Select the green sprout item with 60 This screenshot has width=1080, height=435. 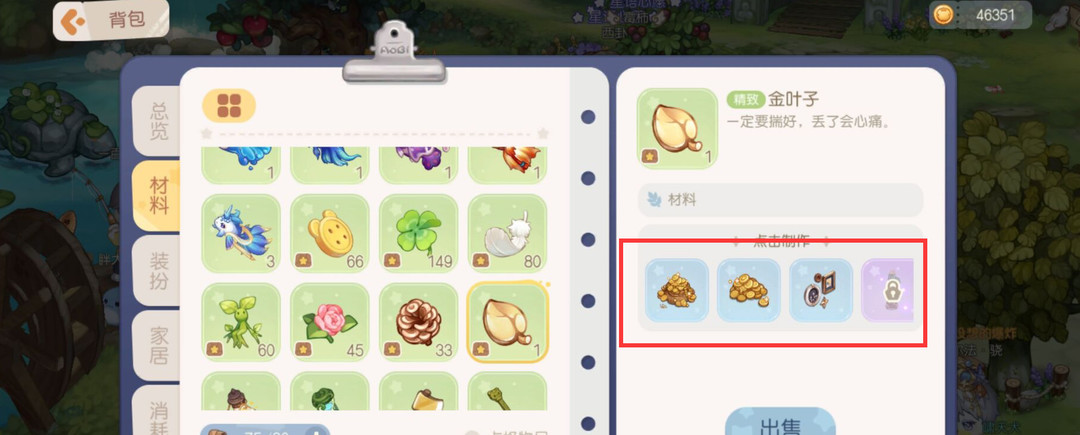click(241, 322)
